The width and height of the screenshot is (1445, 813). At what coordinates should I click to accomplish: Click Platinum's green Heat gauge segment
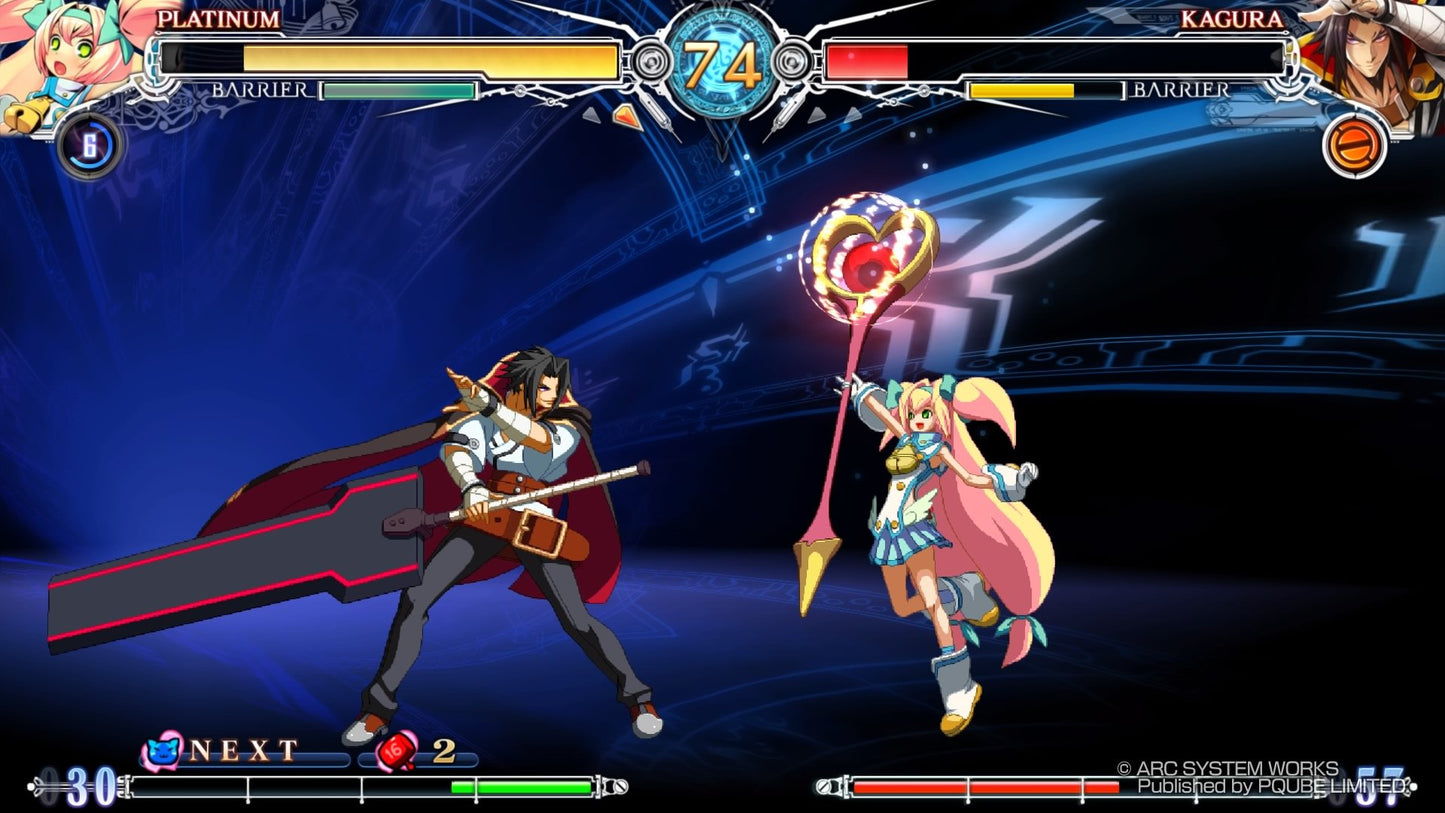click(520, 785)
